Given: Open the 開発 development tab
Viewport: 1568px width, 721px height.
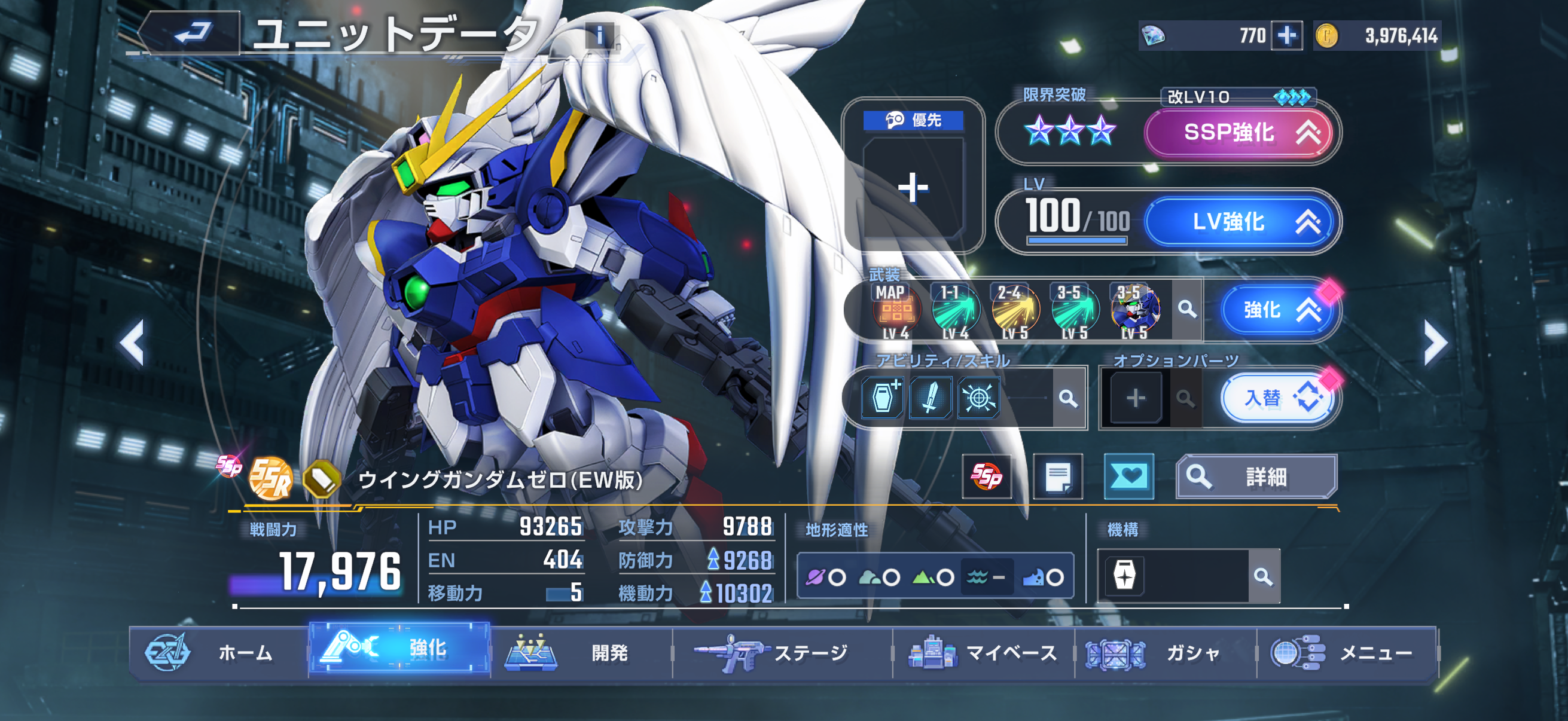Looking at the screenshot, I should pos(581,652).
